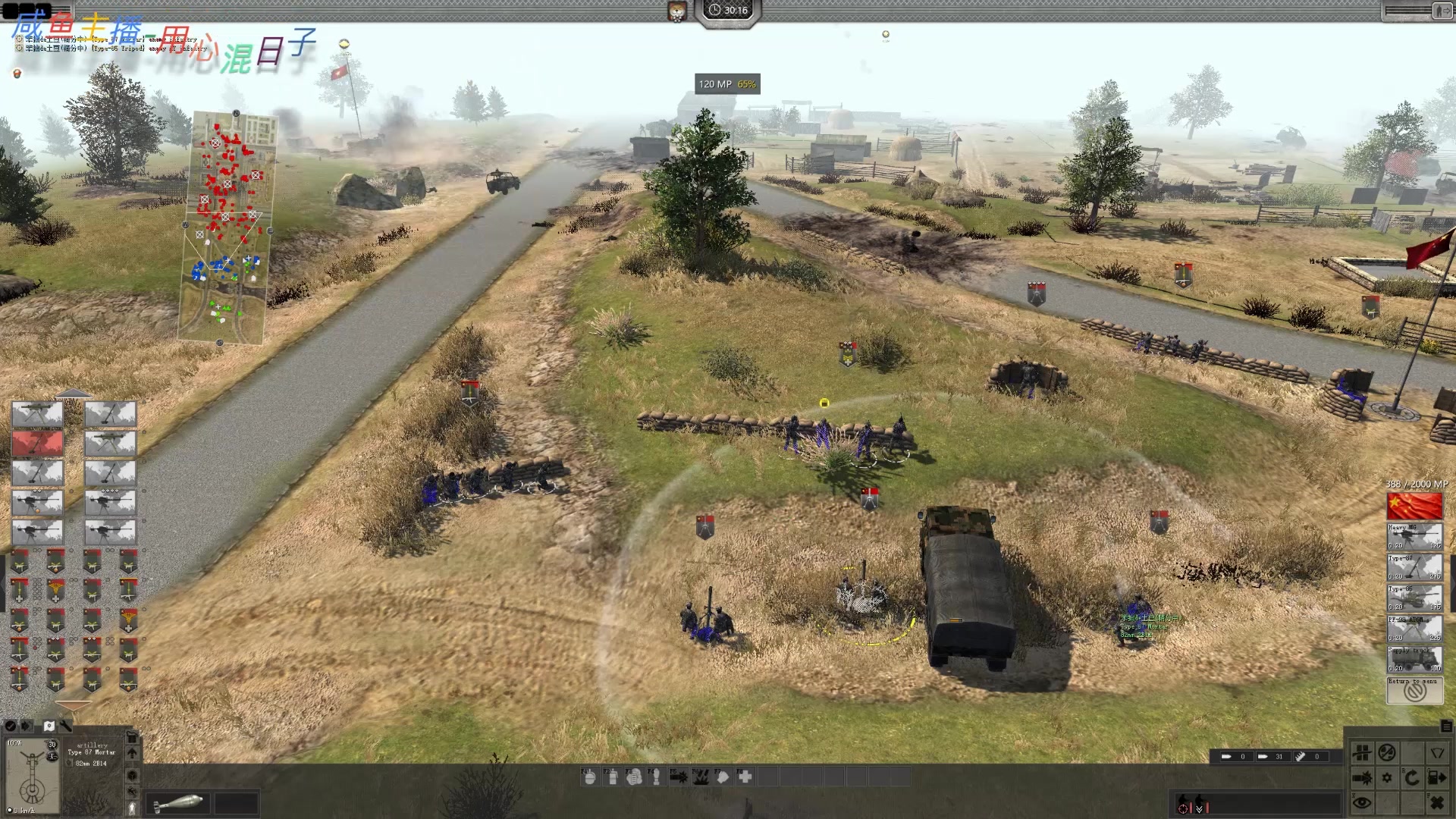Screen dimensions: 1456x819
Task: Activate the F8 medkit heal action
Action: click(745, 777)
